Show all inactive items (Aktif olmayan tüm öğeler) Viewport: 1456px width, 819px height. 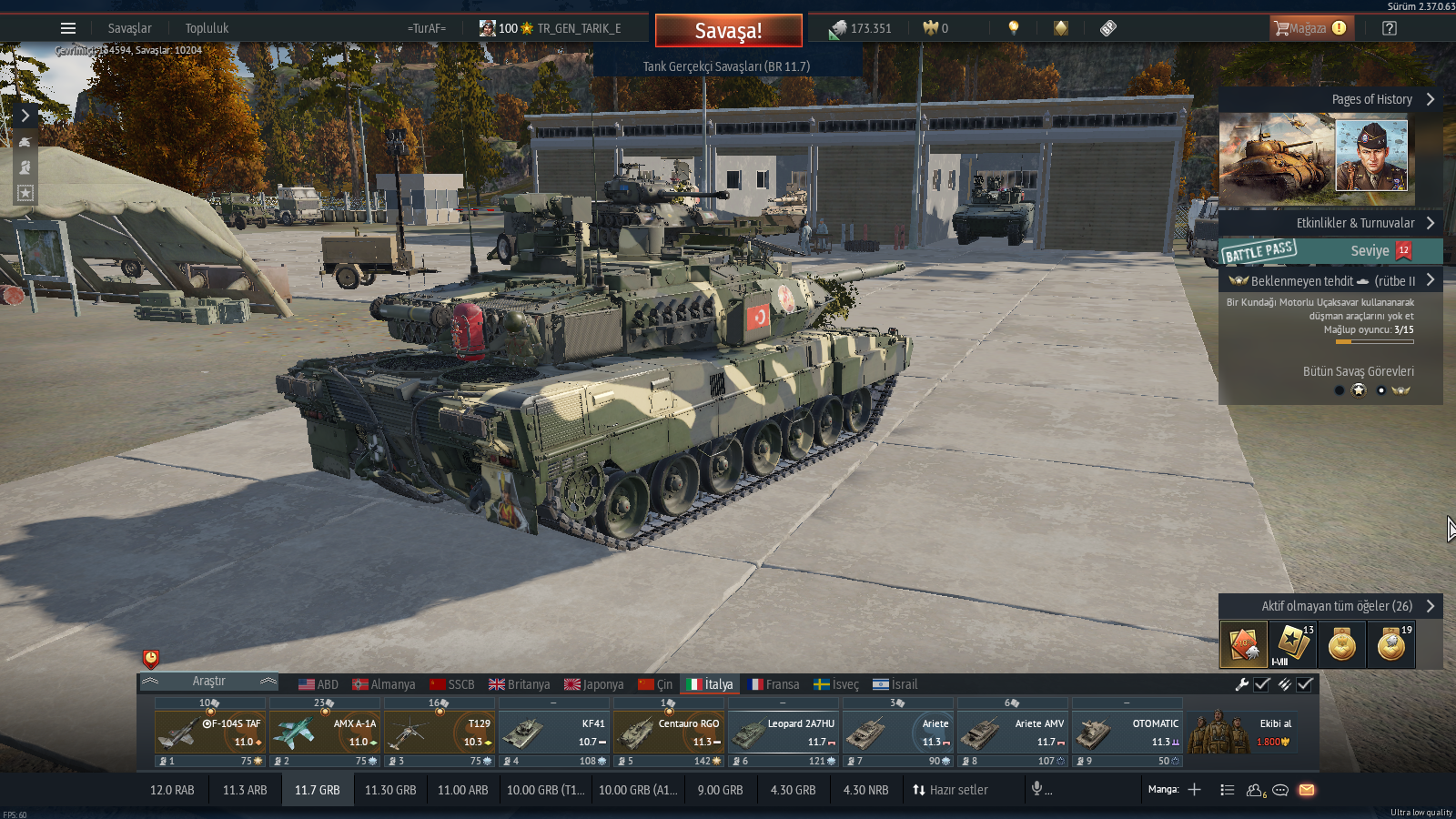[x=1330, y=606]
